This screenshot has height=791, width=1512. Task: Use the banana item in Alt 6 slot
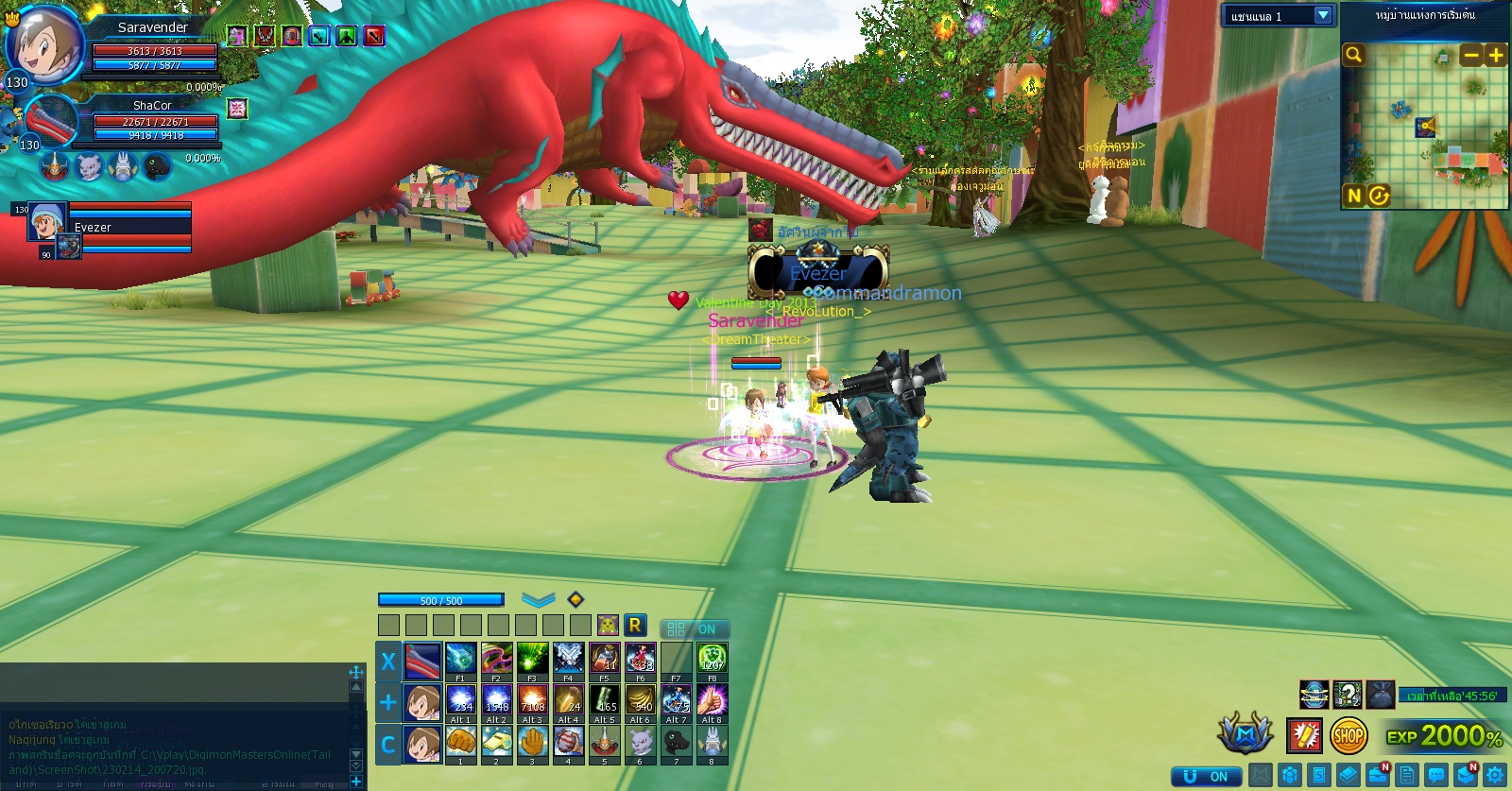tap(641, 700)
